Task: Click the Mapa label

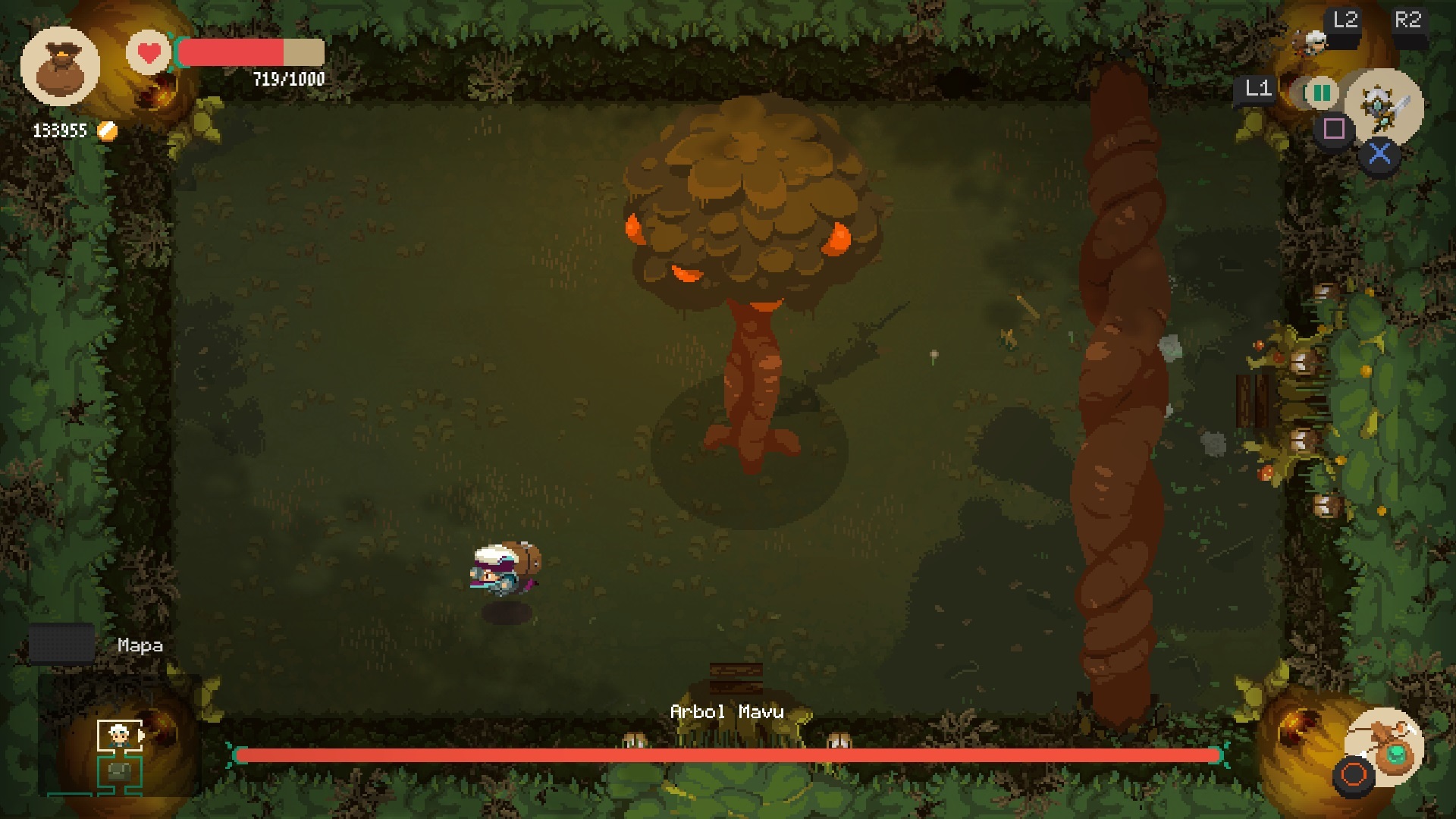Action: (140, 645)
